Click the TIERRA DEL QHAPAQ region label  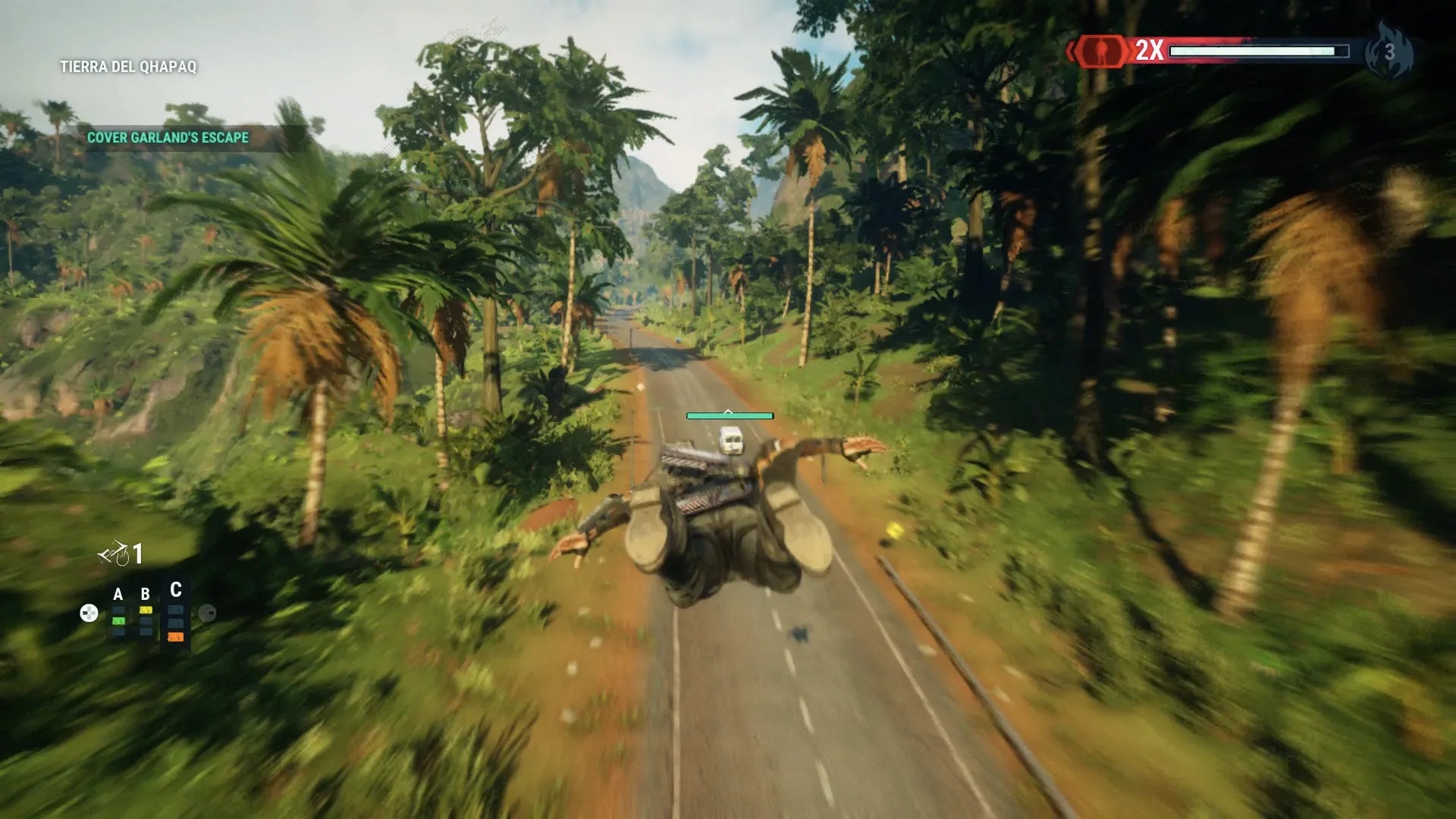pyautogui.click(x=129, y=66)
